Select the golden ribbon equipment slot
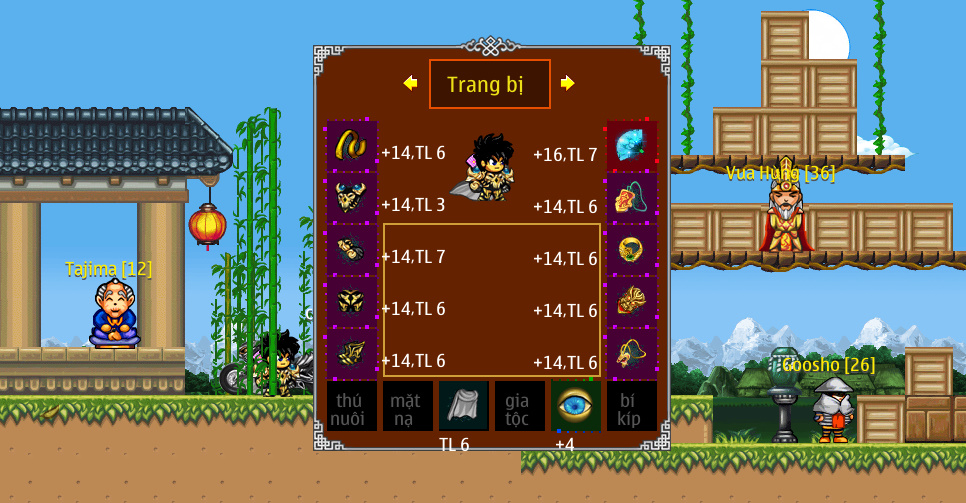This screenshot has width=966, height=503. point(351,146)
